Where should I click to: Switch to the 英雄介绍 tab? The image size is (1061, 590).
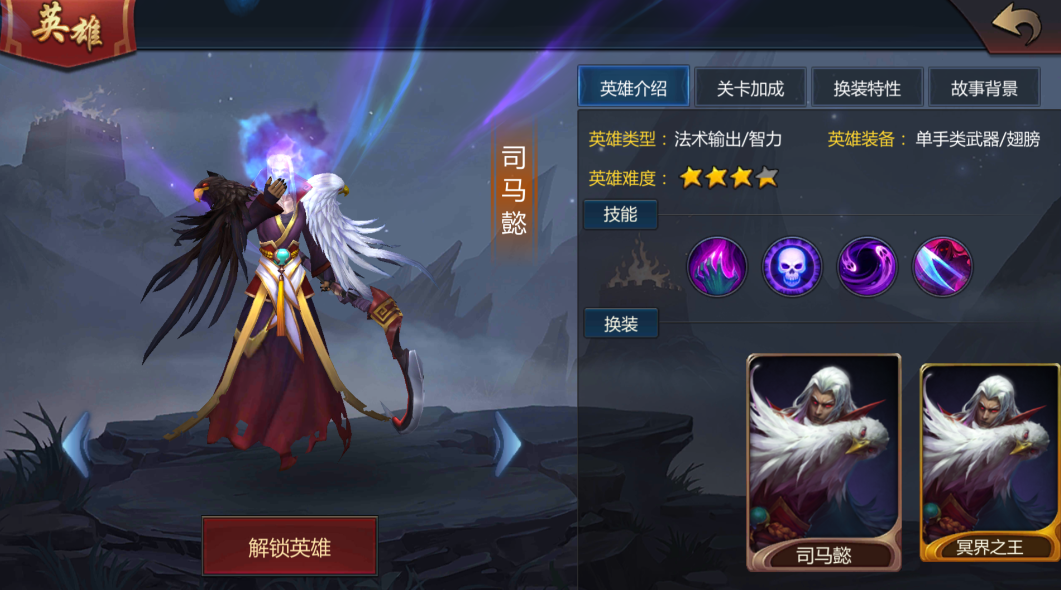633,88
